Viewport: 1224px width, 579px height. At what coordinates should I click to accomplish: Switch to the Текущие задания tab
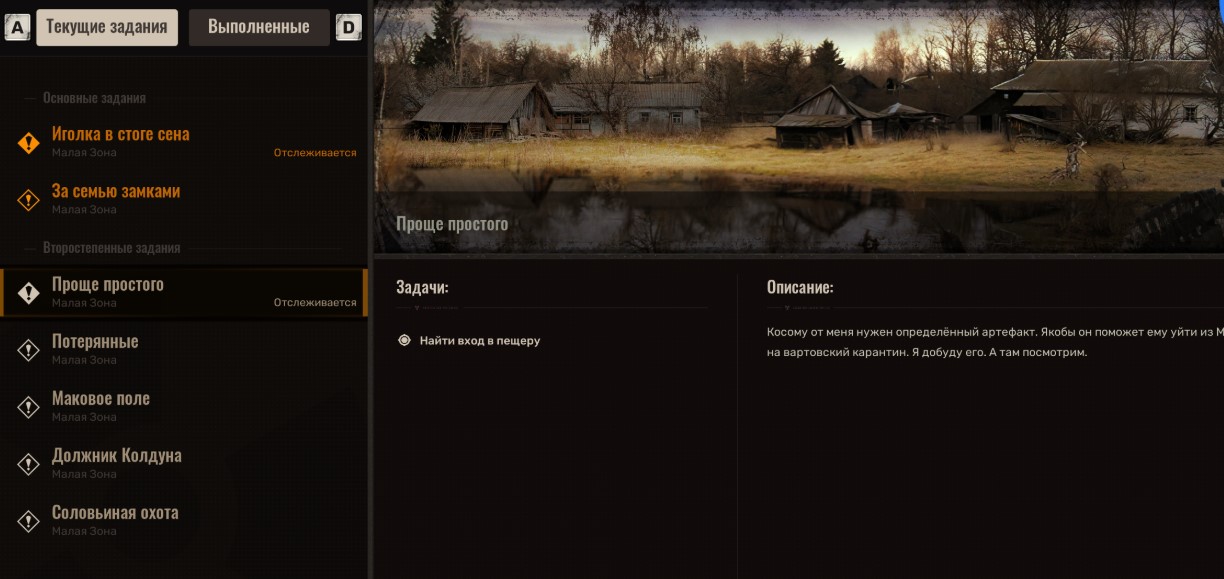tap(107, 27)
